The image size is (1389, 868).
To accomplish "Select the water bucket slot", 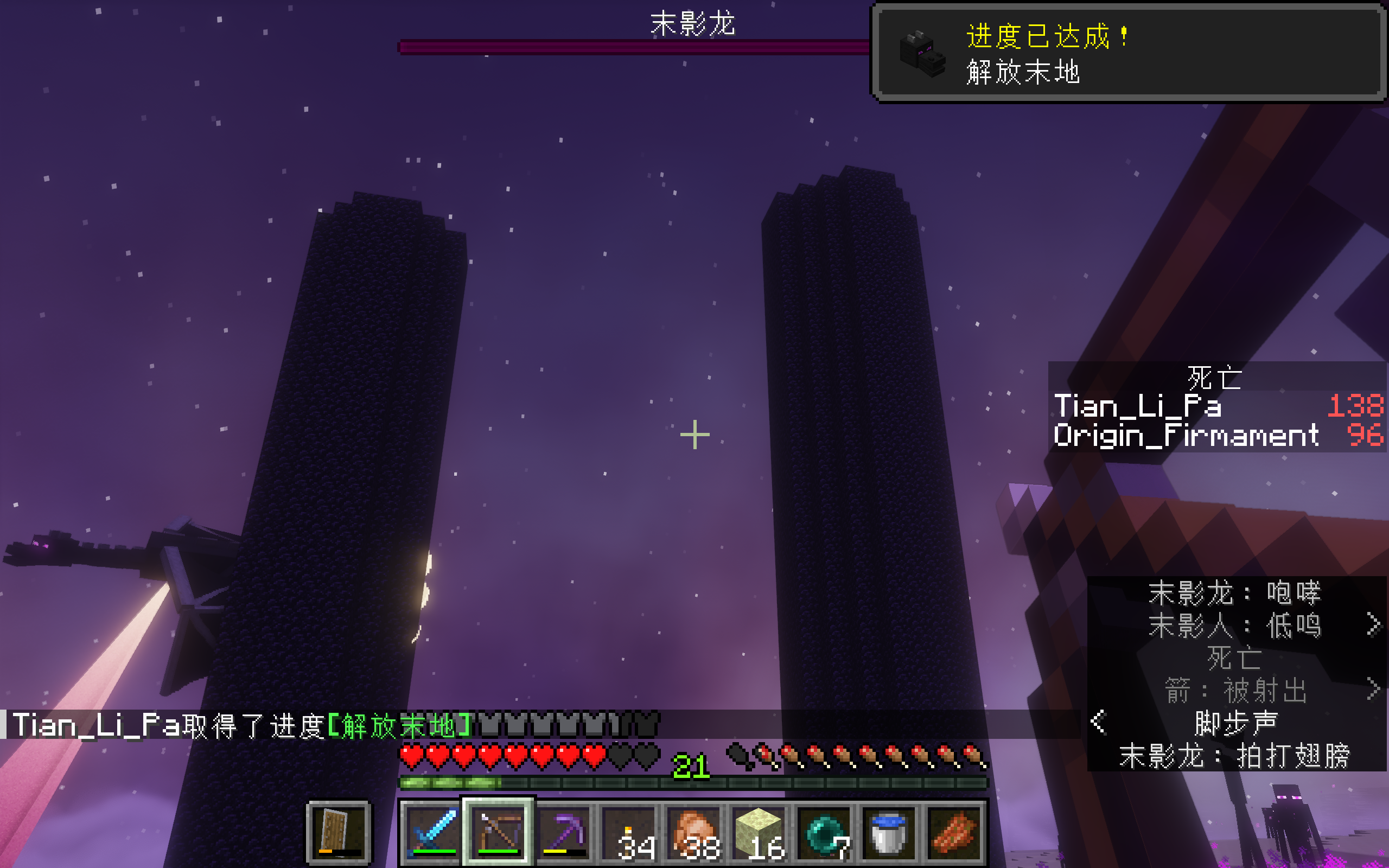I will tap(890, 831).
